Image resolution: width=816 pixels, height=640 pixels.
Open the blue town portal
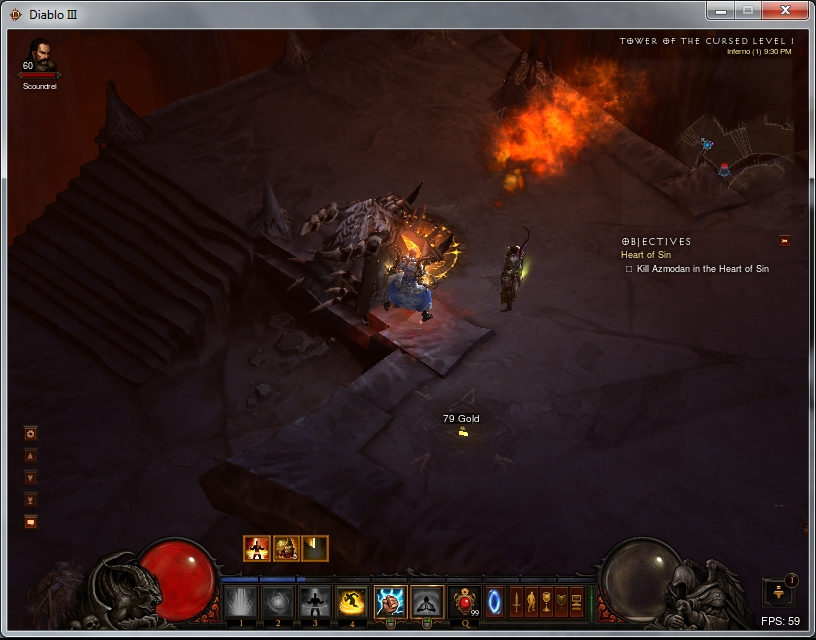494,602
